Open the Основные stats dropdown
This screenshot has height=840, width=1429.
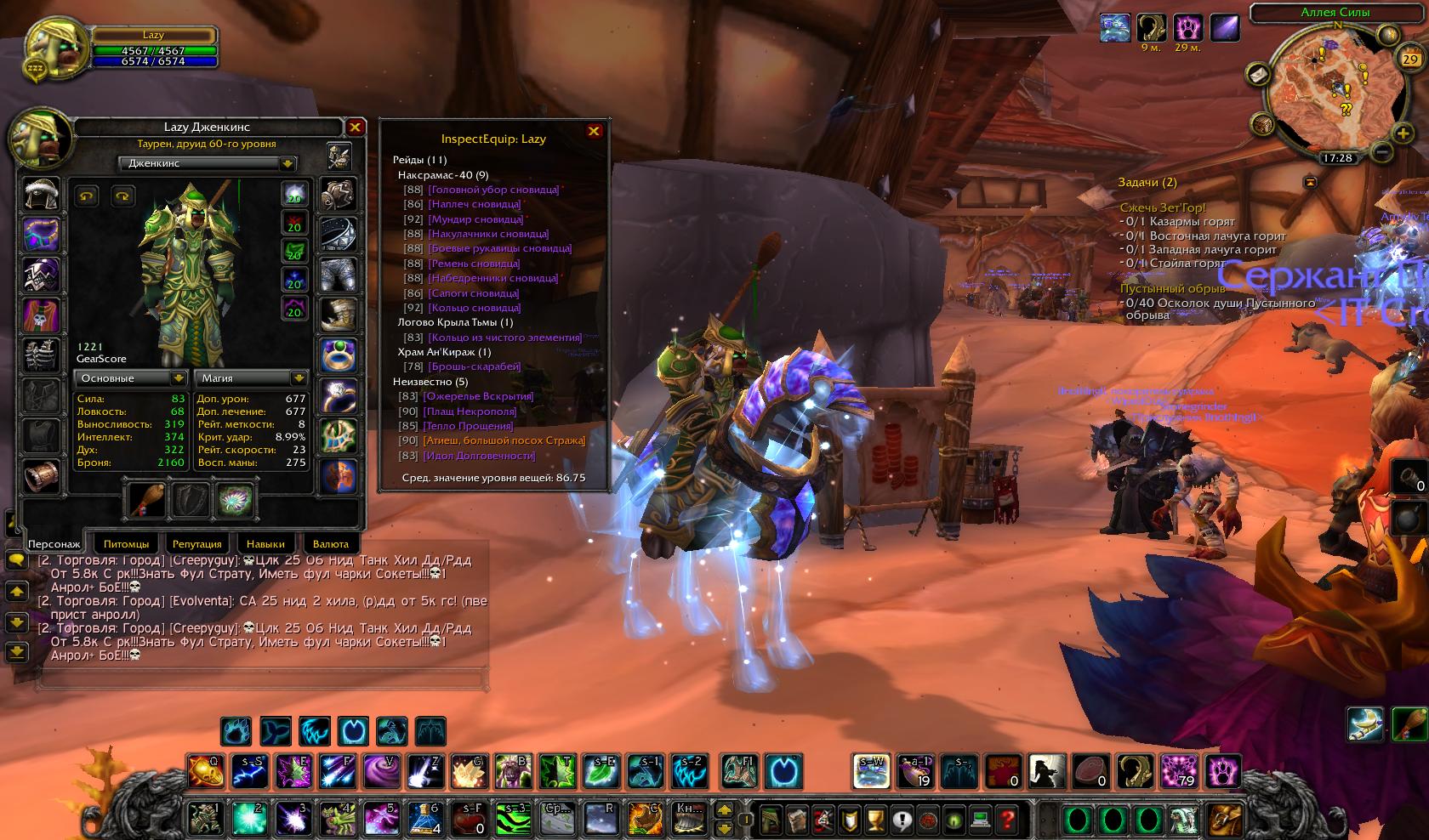coord(178,377)
